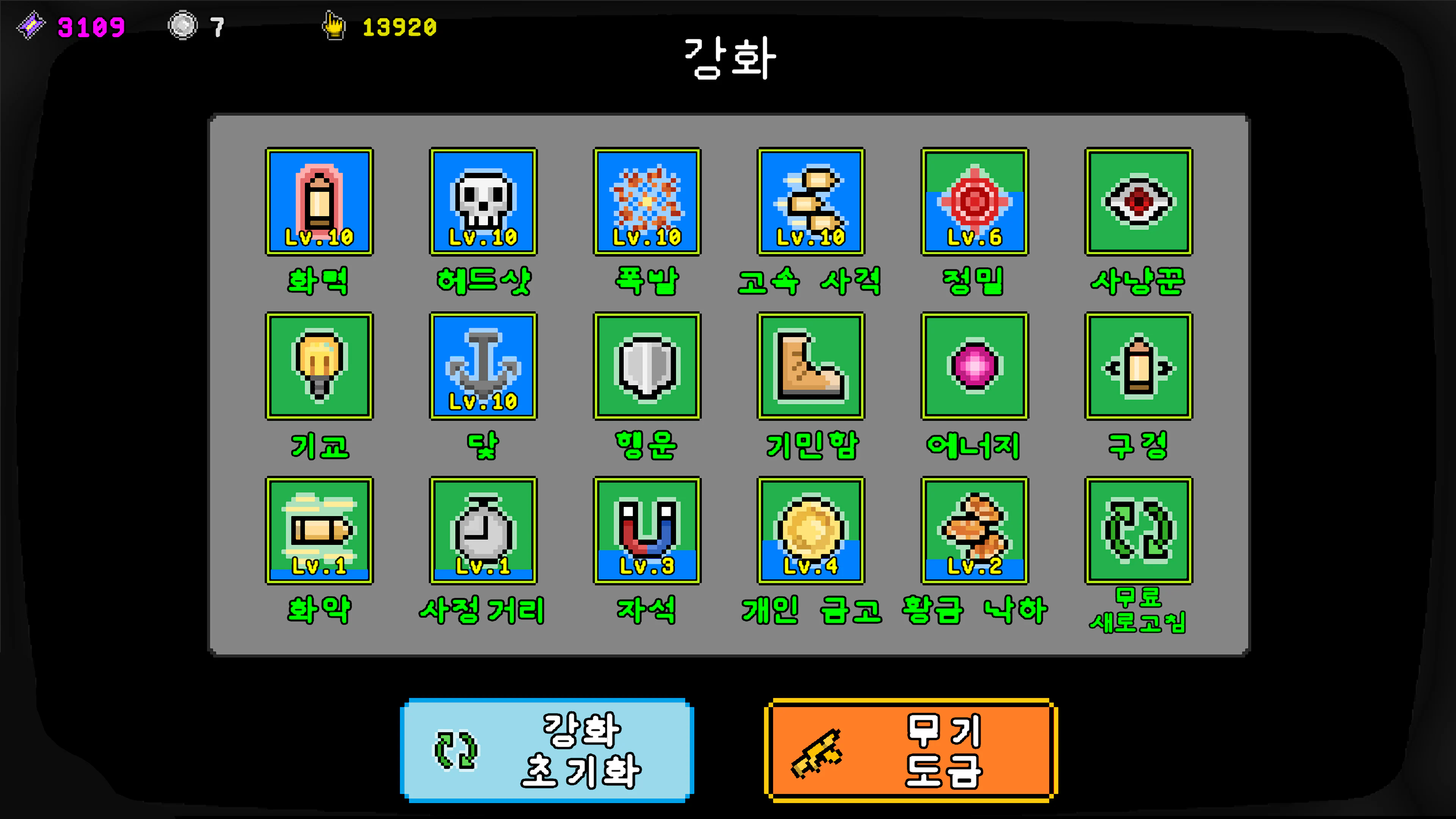Select the 기교 bullet upgrade icon

[319, 367]
